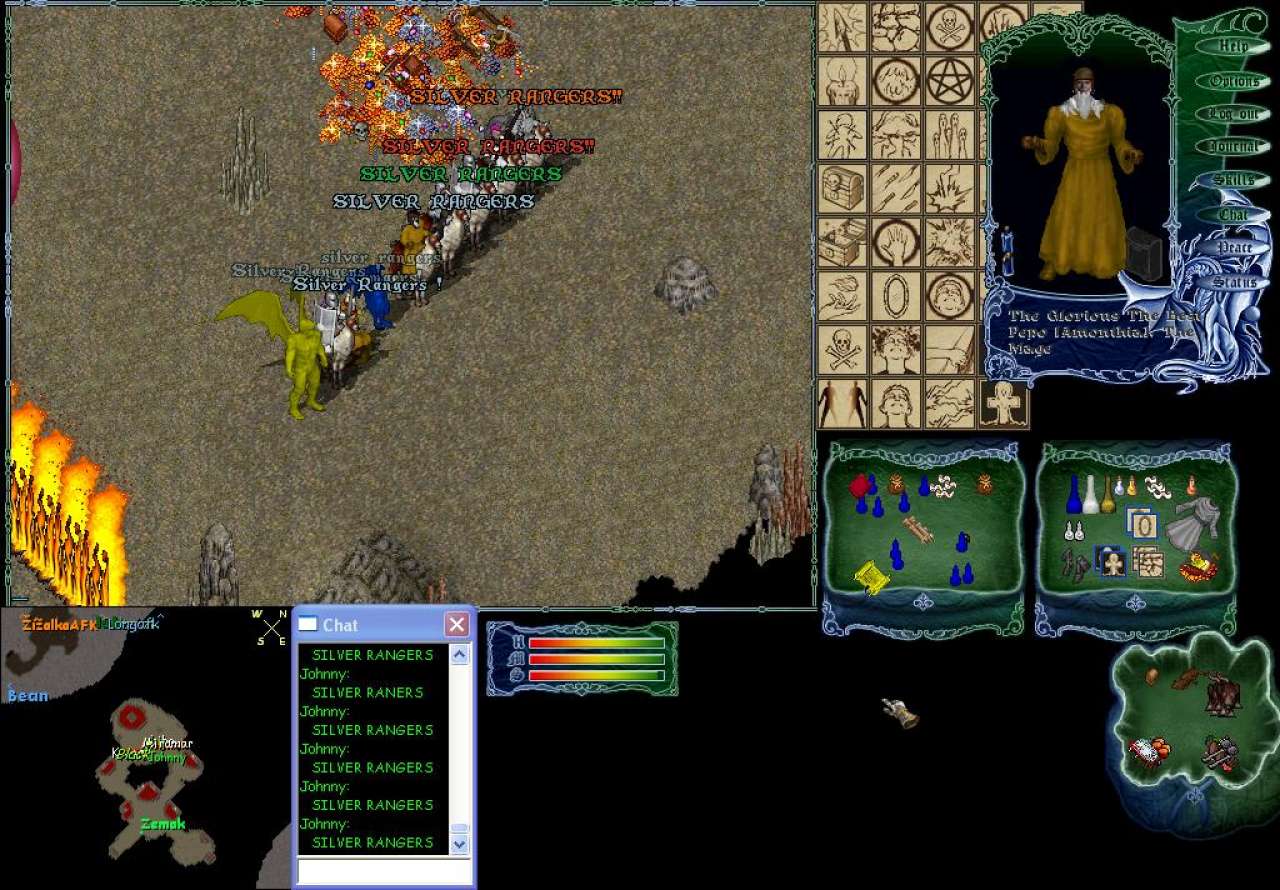The width and height of the screenshot is (1280, 890).
Task: Open the Skills list
Action: (1234, 180)
